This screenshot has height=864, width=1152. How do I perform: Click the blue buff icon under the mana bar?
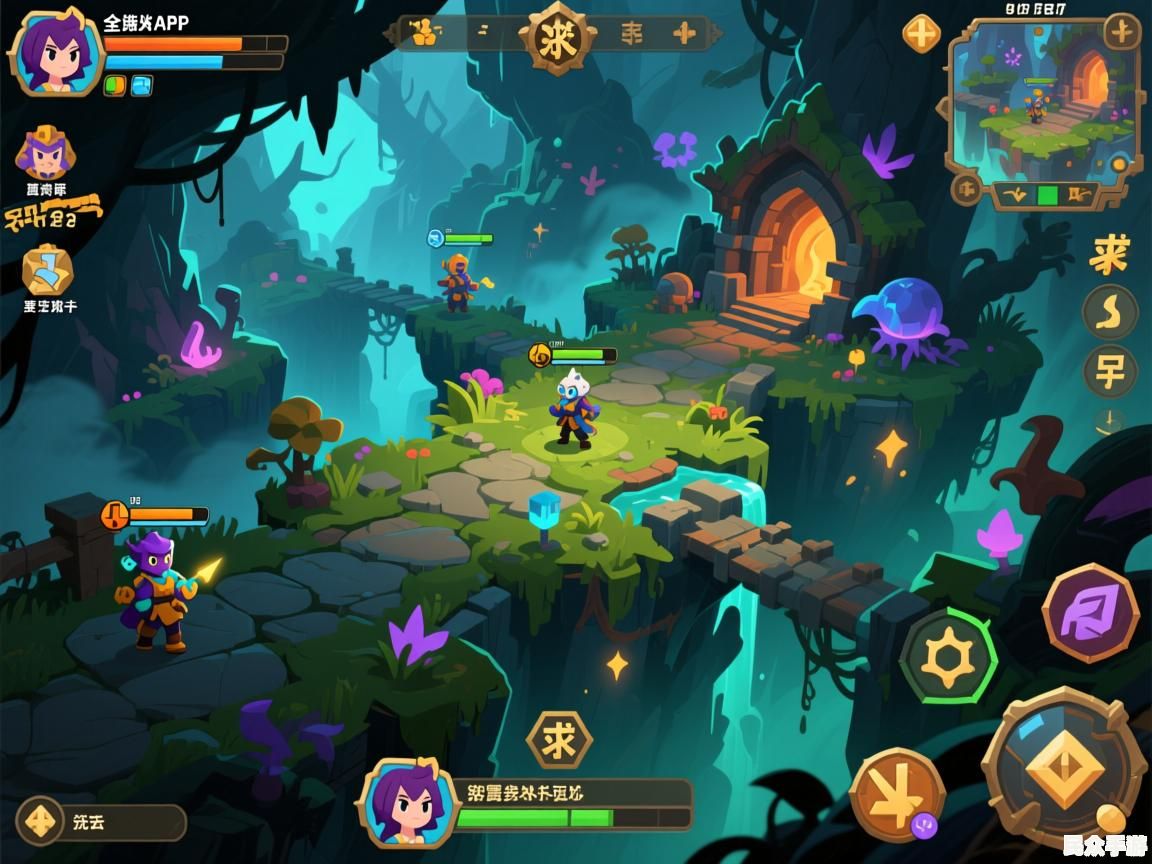pyautogui.click(x=142, y=86)
